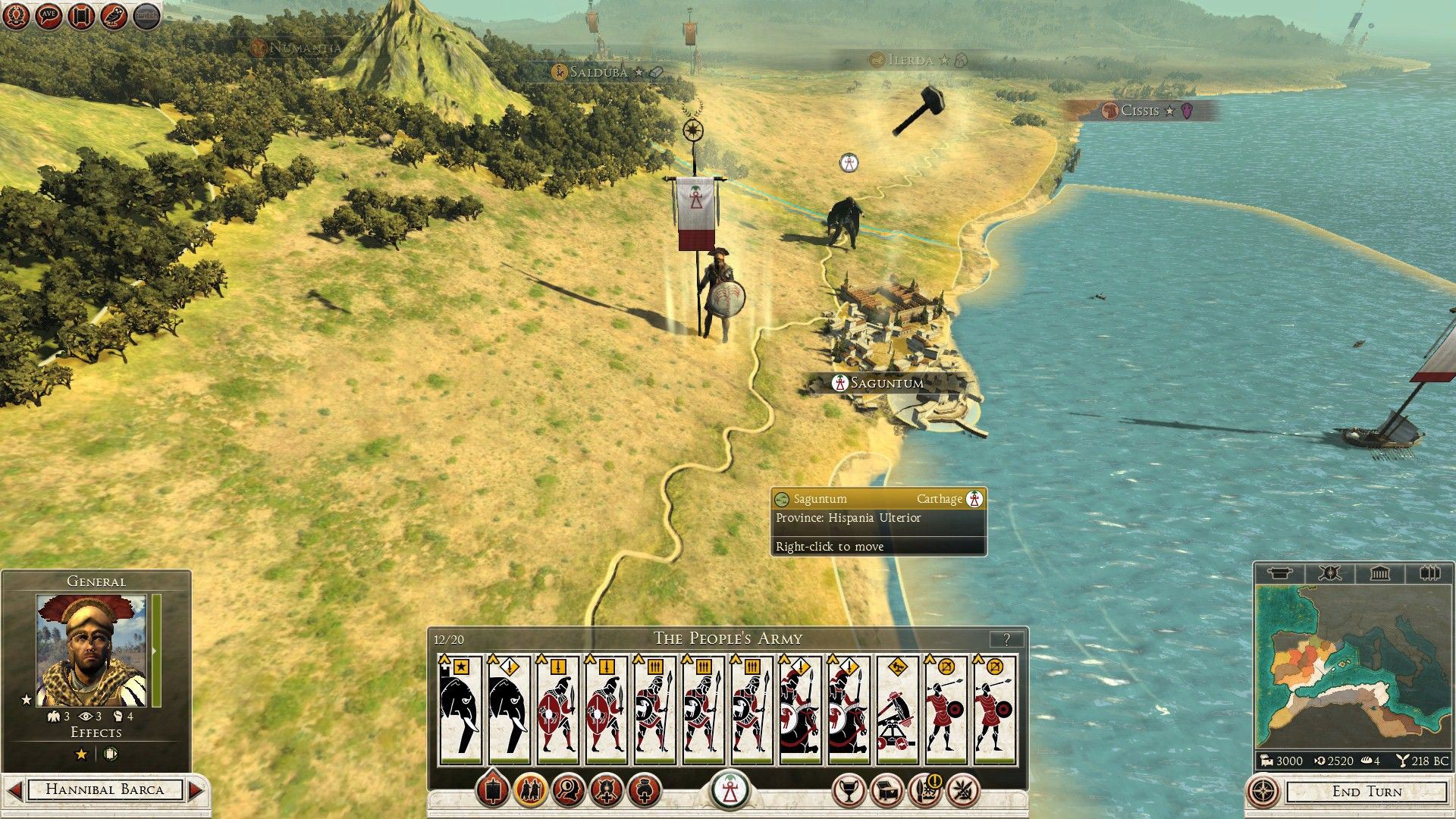Open the temple building tab above minimap
1456x819 pixels.
[x=1379, y=573]
